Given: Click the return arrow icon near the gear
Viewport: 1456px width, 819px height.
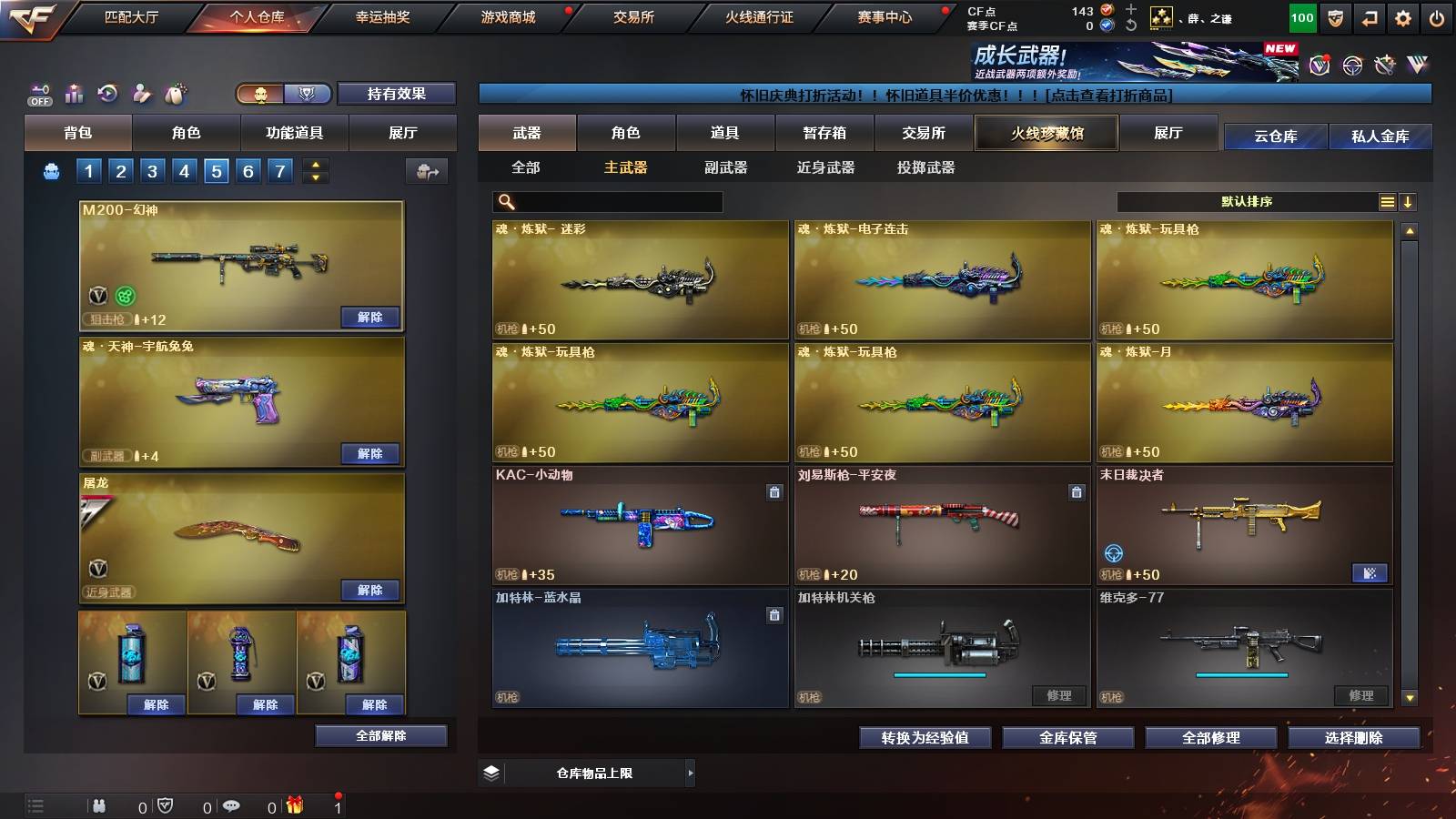Looking at the screenshot, I should tap(1370, 17).
